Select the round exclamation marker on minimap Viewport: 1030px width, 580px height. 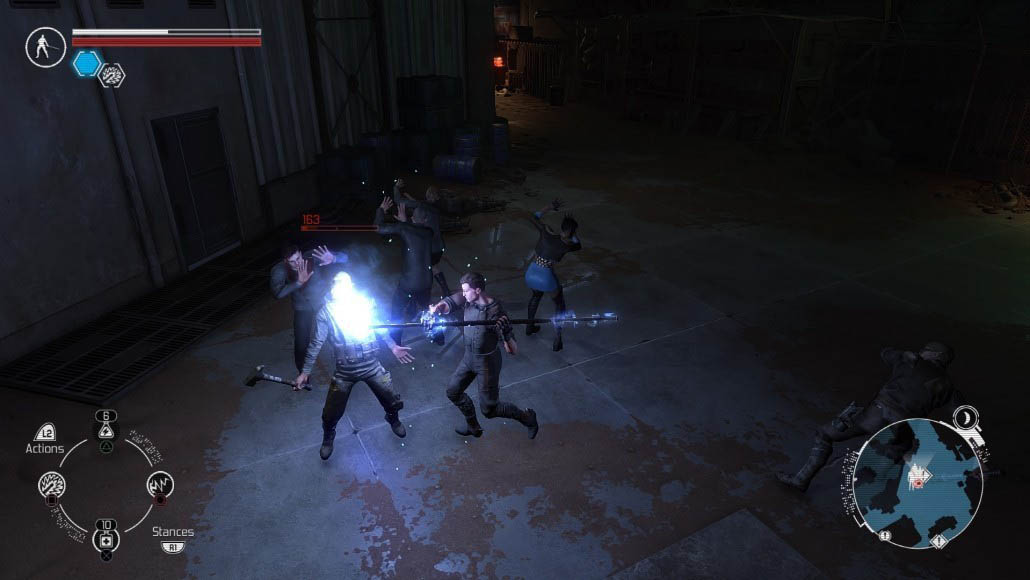point(886,535)
